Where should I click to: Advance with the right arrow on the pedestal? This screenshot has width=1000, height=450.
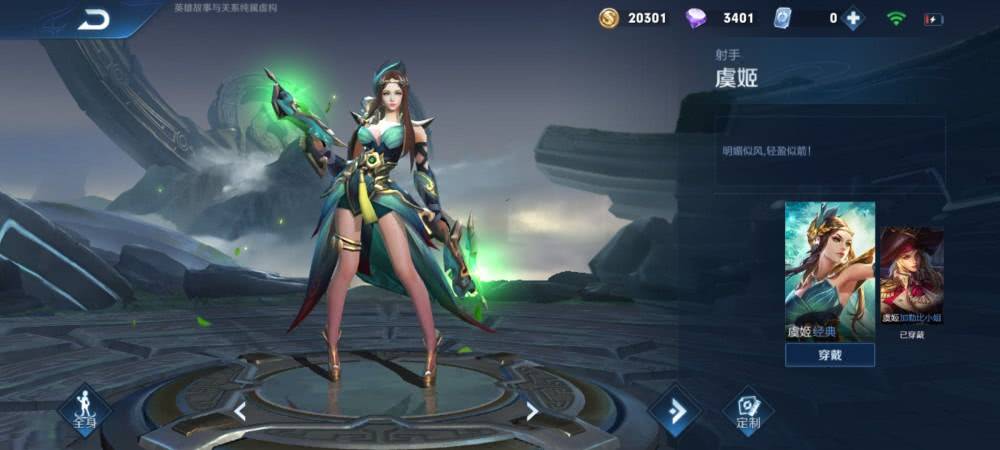tap(532, 410)
